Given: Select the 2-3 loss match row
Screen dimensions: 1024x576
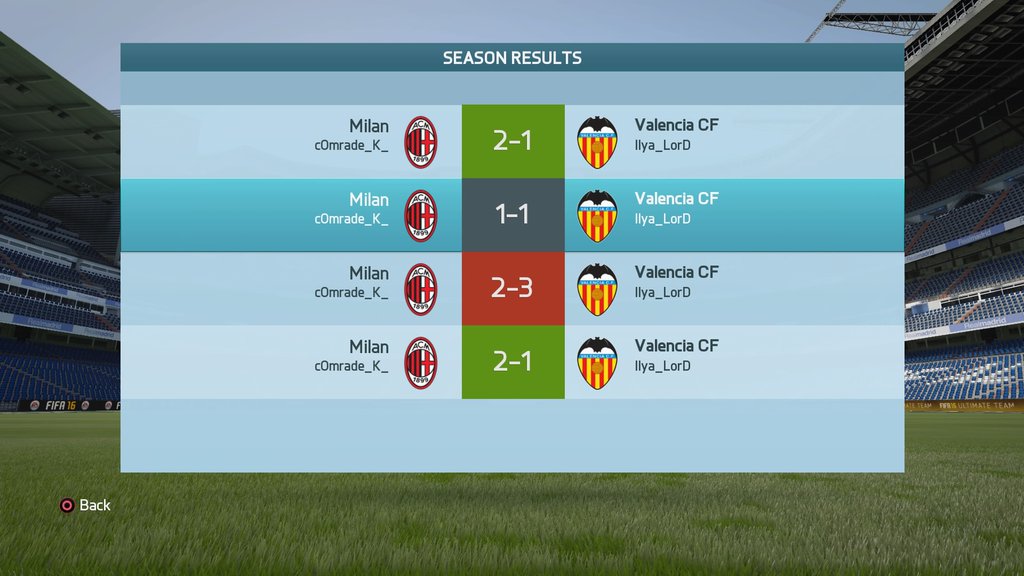Looking at the screenshot, I should click(512, 289).
